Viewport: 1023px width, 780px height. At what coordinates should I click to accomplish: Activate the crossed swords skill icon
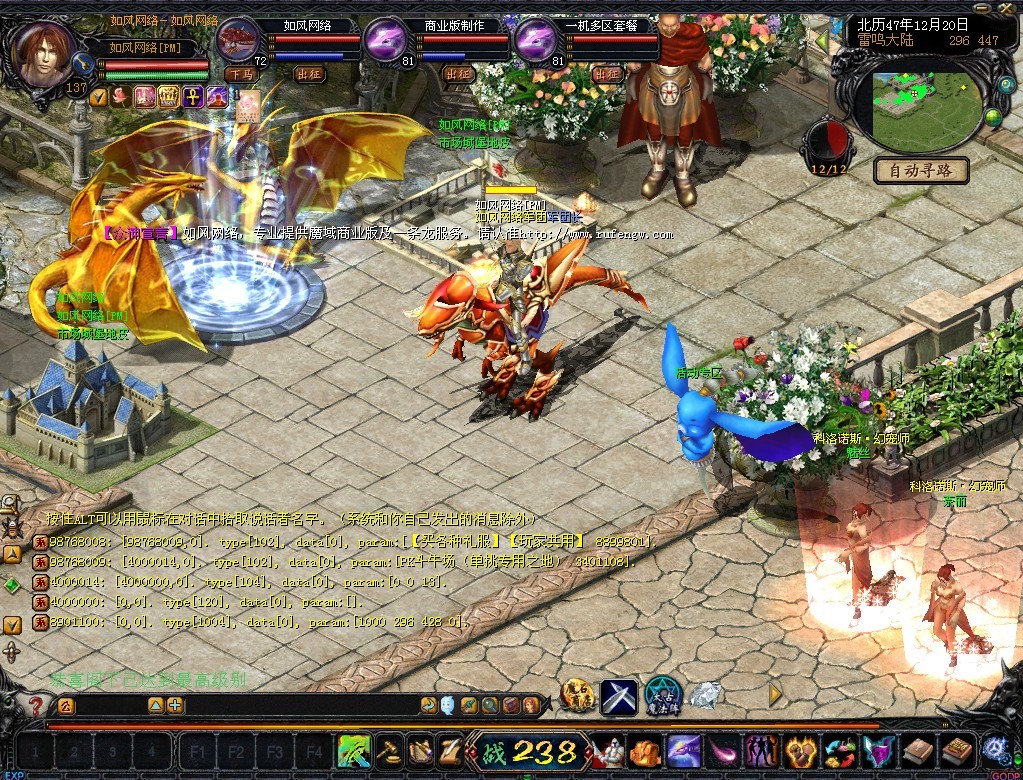pos(619,696)
